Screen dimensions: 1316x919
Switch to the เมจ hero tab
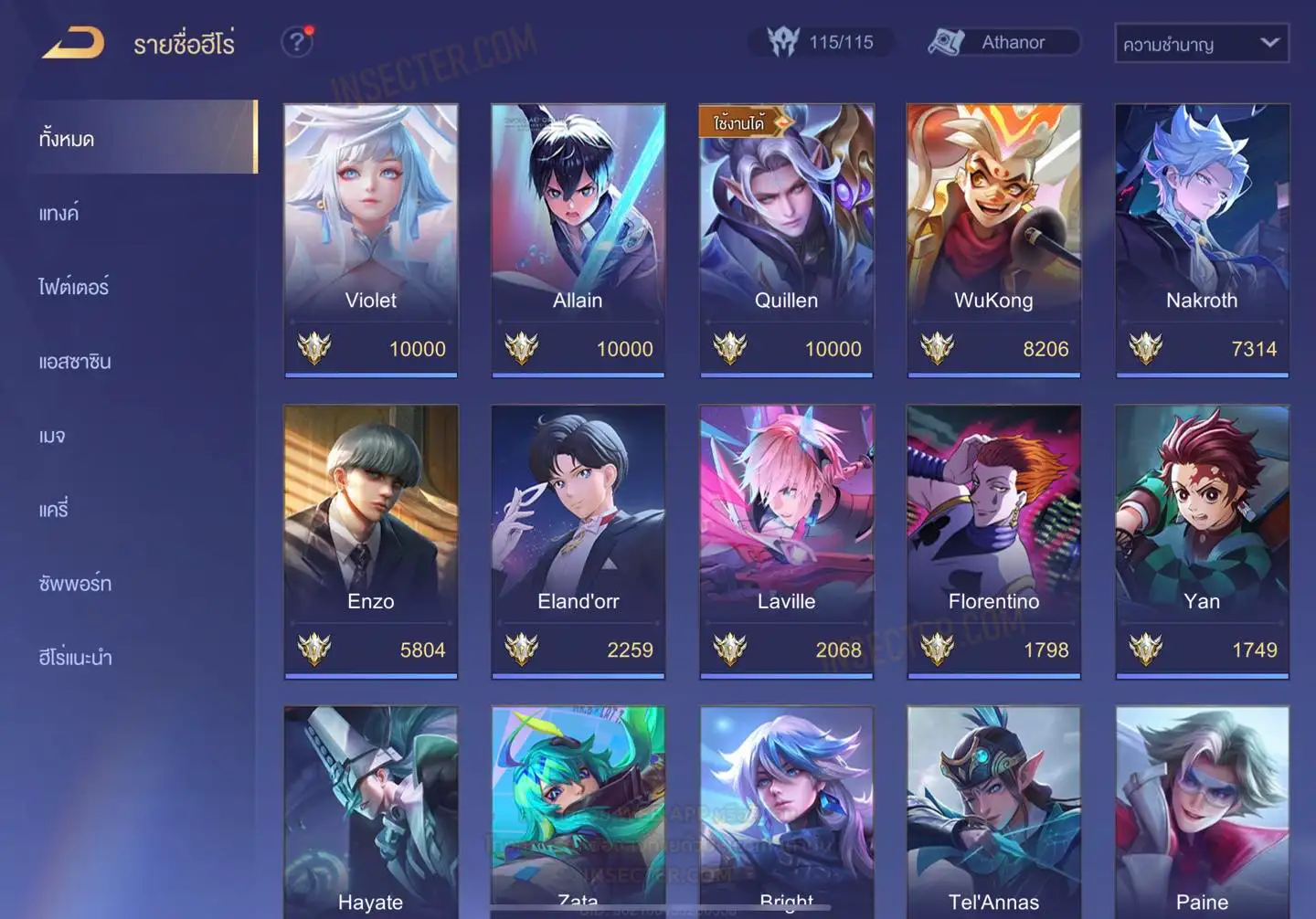52,436
